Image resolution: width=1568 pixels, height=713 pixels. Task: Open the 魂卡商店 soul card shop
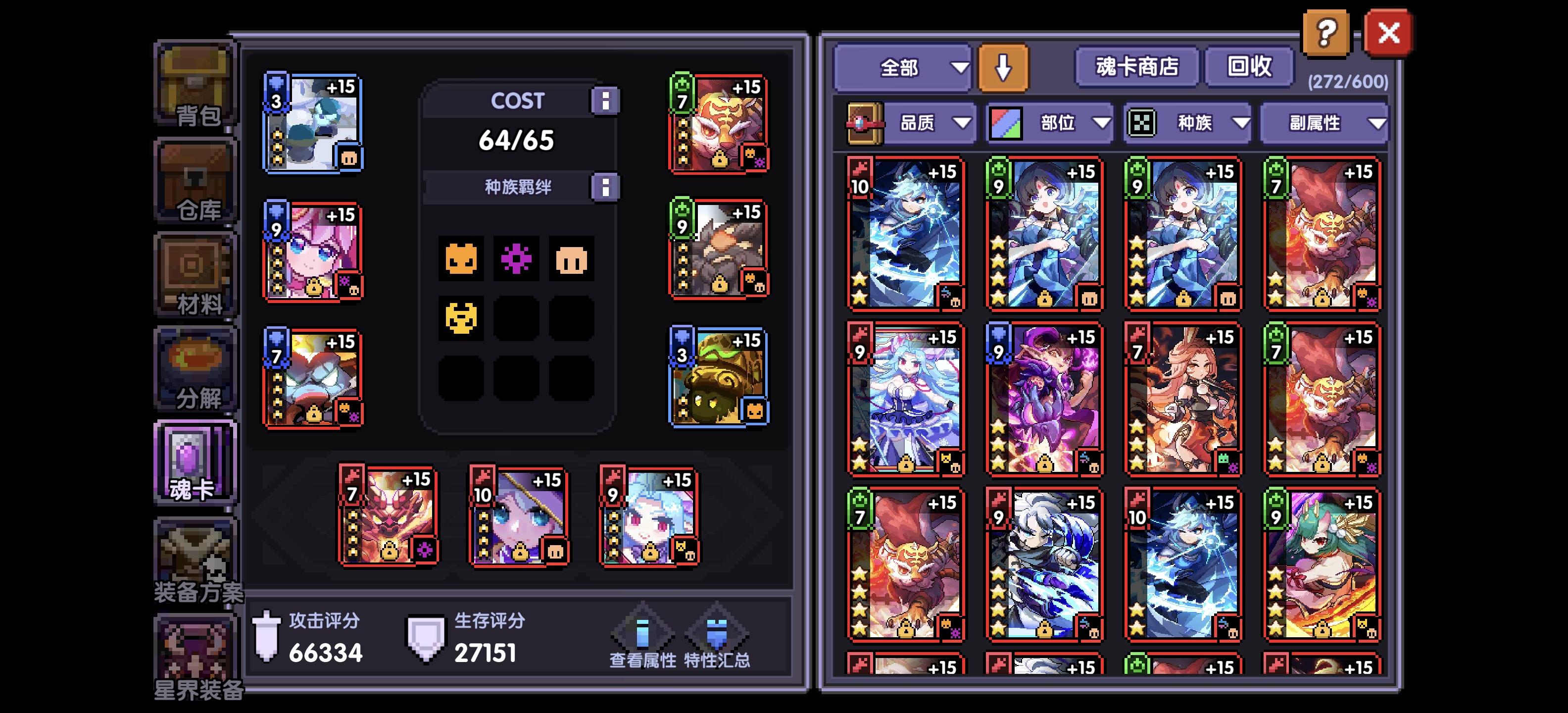pos(1137,67)
